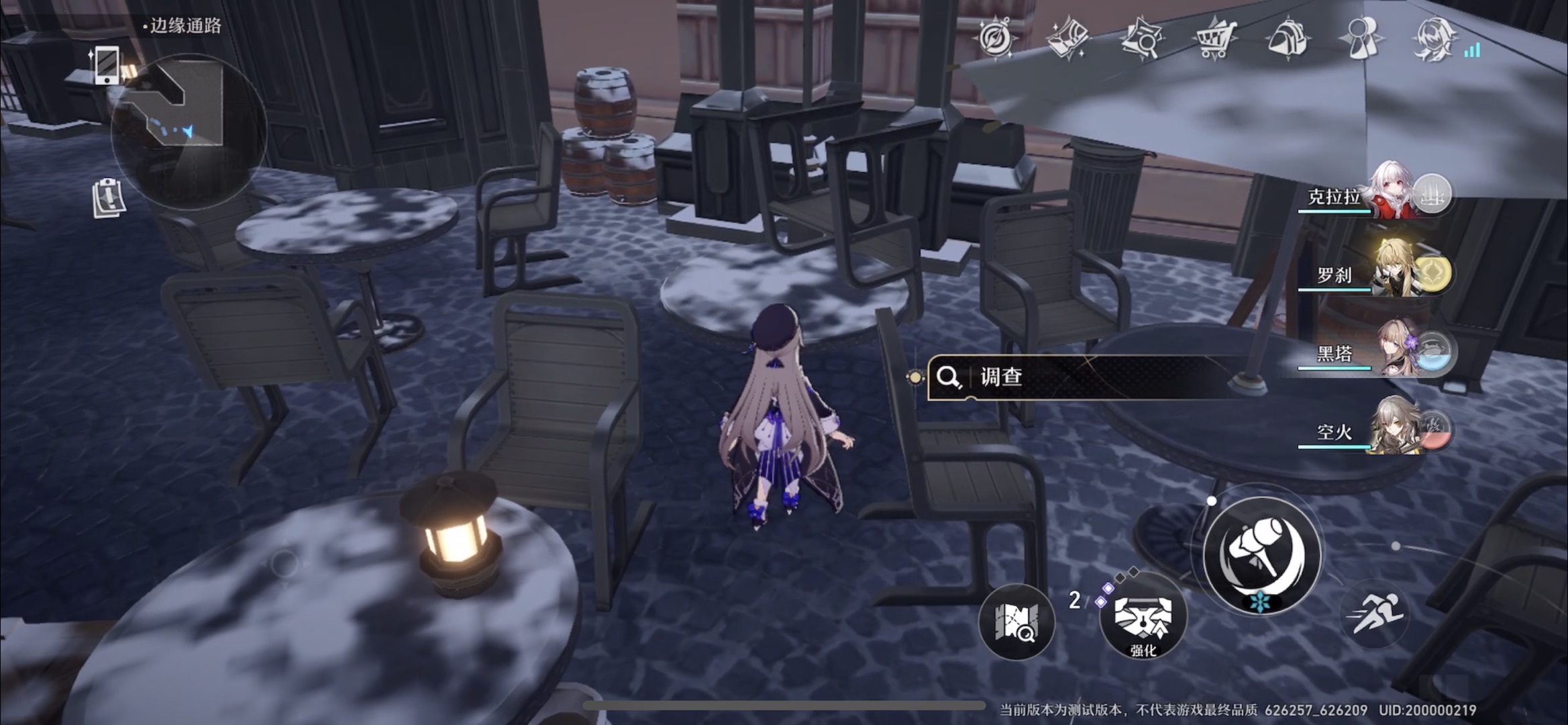The image size is (1568, 725).
Task: Open the compass icon in top bar
Action: pos(995,38)
